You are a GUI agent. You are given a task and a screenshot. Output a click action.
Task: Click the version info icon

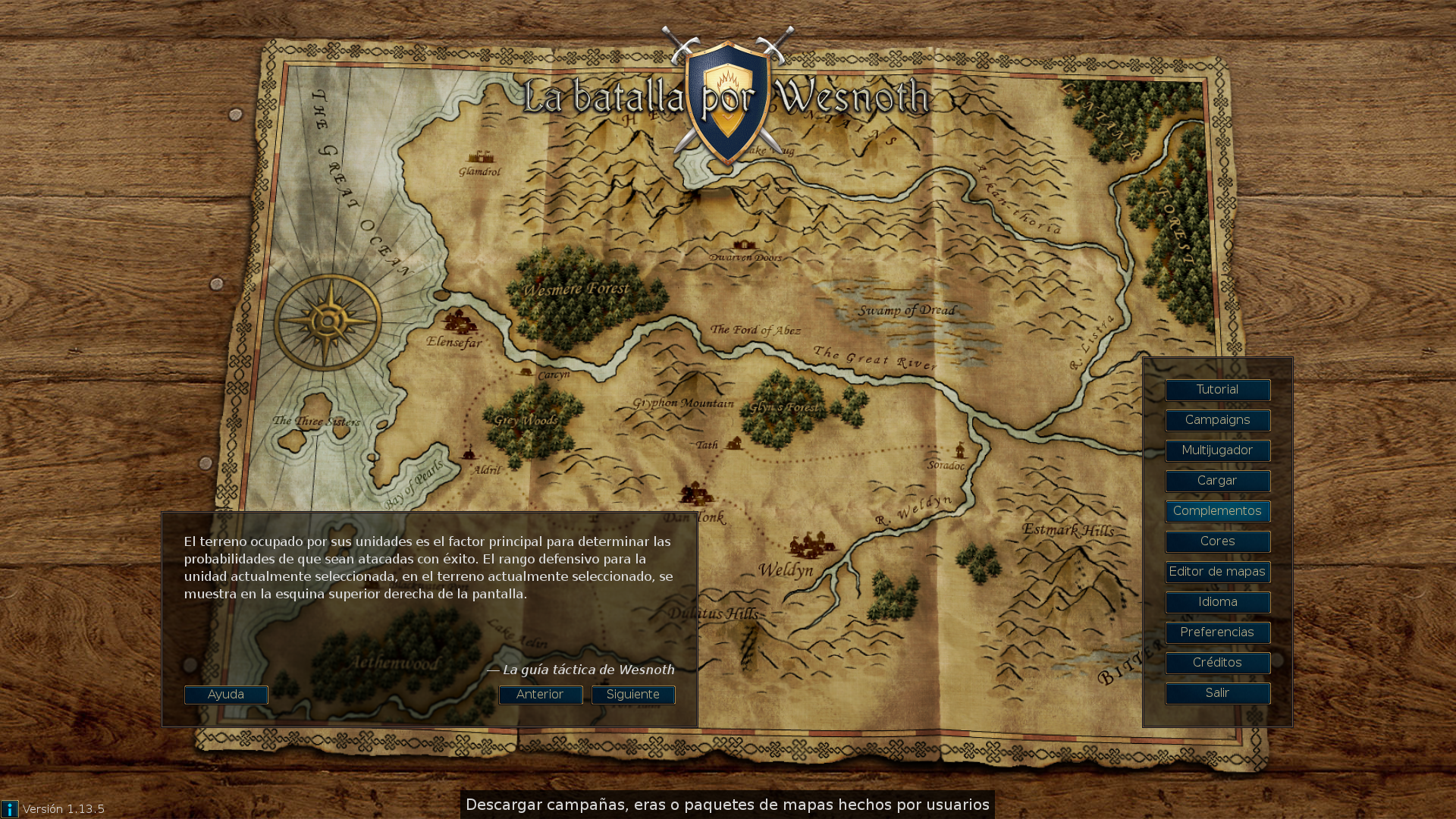point(10,809)
